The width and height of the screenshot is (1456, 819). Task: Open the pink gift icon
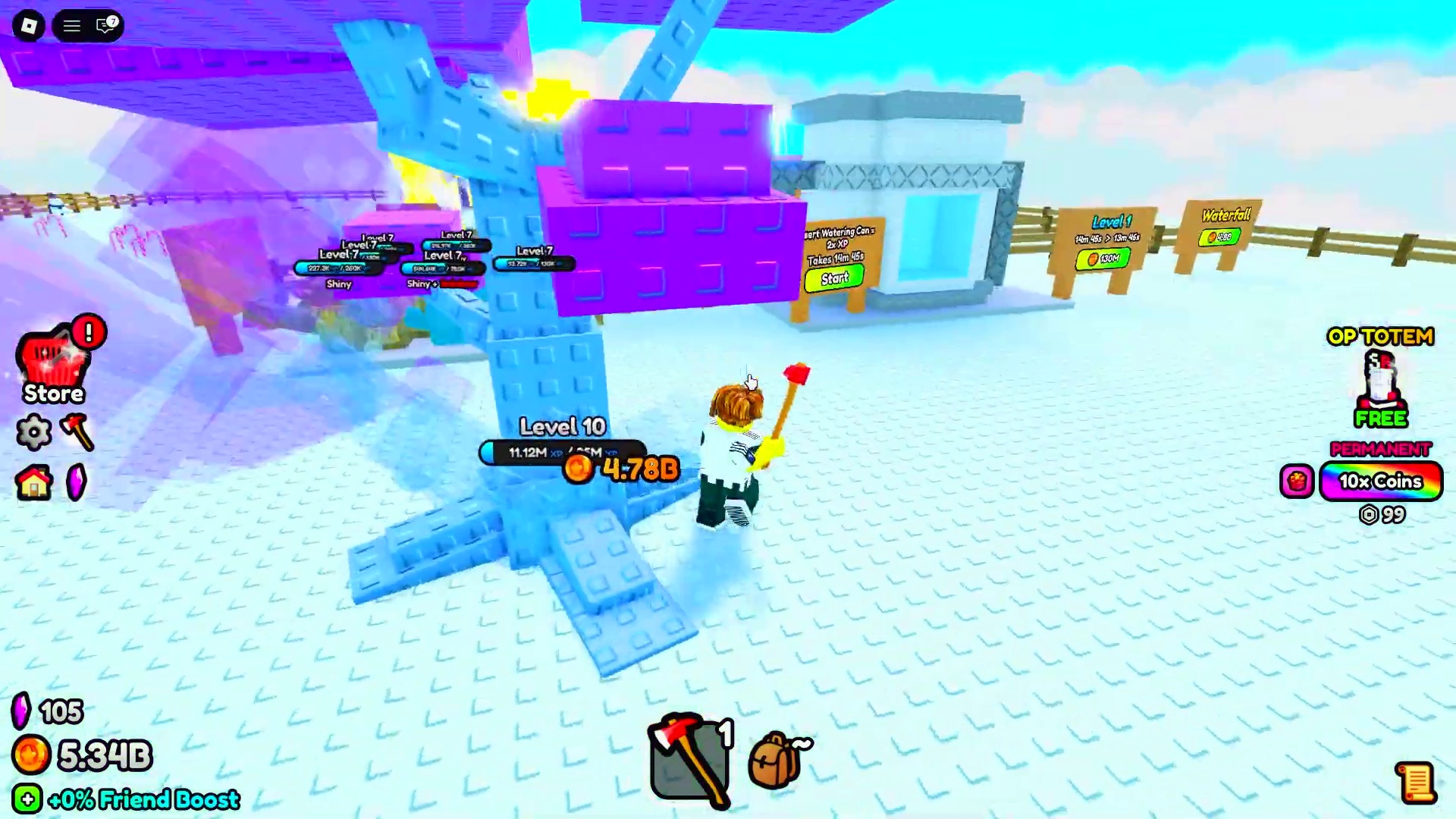pos(1296,482)
